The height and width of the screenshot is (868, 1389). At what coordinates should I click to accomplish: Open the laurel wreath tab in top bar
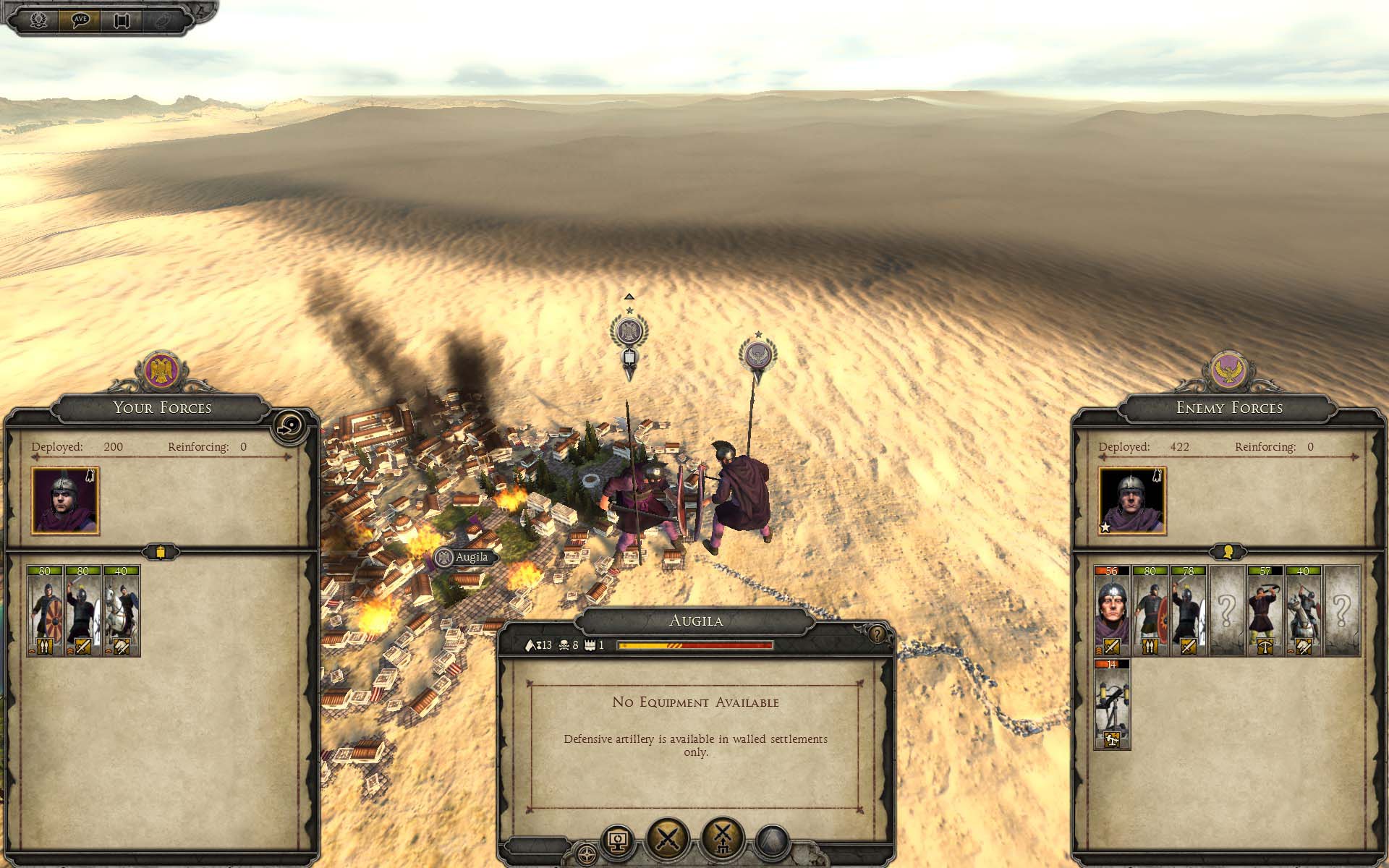[38, 20]
